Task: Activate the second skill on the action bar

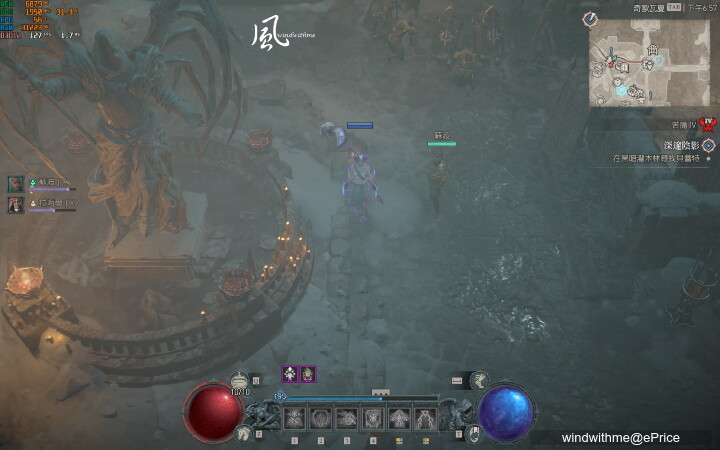Action: [321, 418]
